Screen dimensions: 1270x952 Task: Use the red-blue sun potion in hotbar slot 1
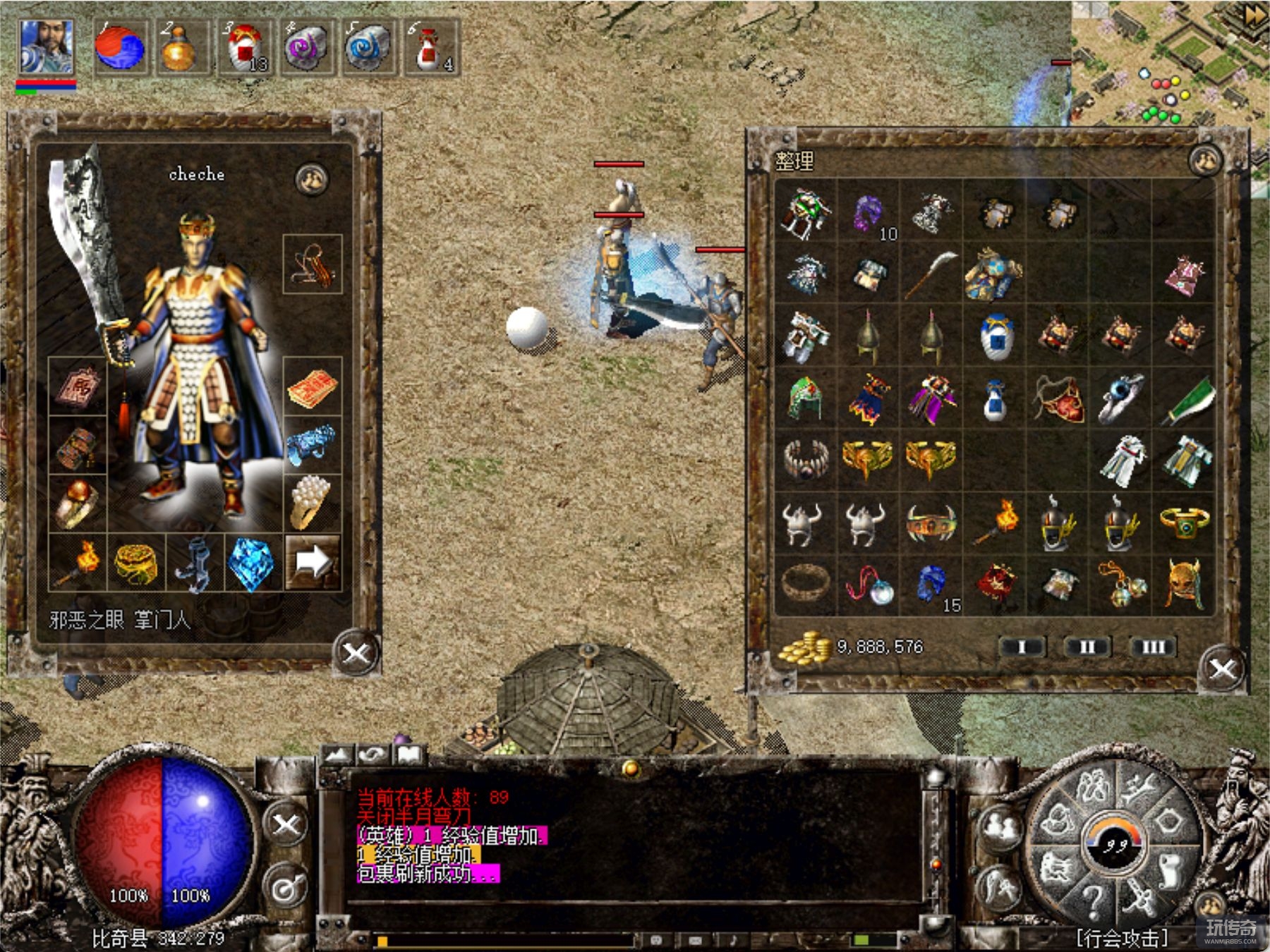click(x=120, y=47)
